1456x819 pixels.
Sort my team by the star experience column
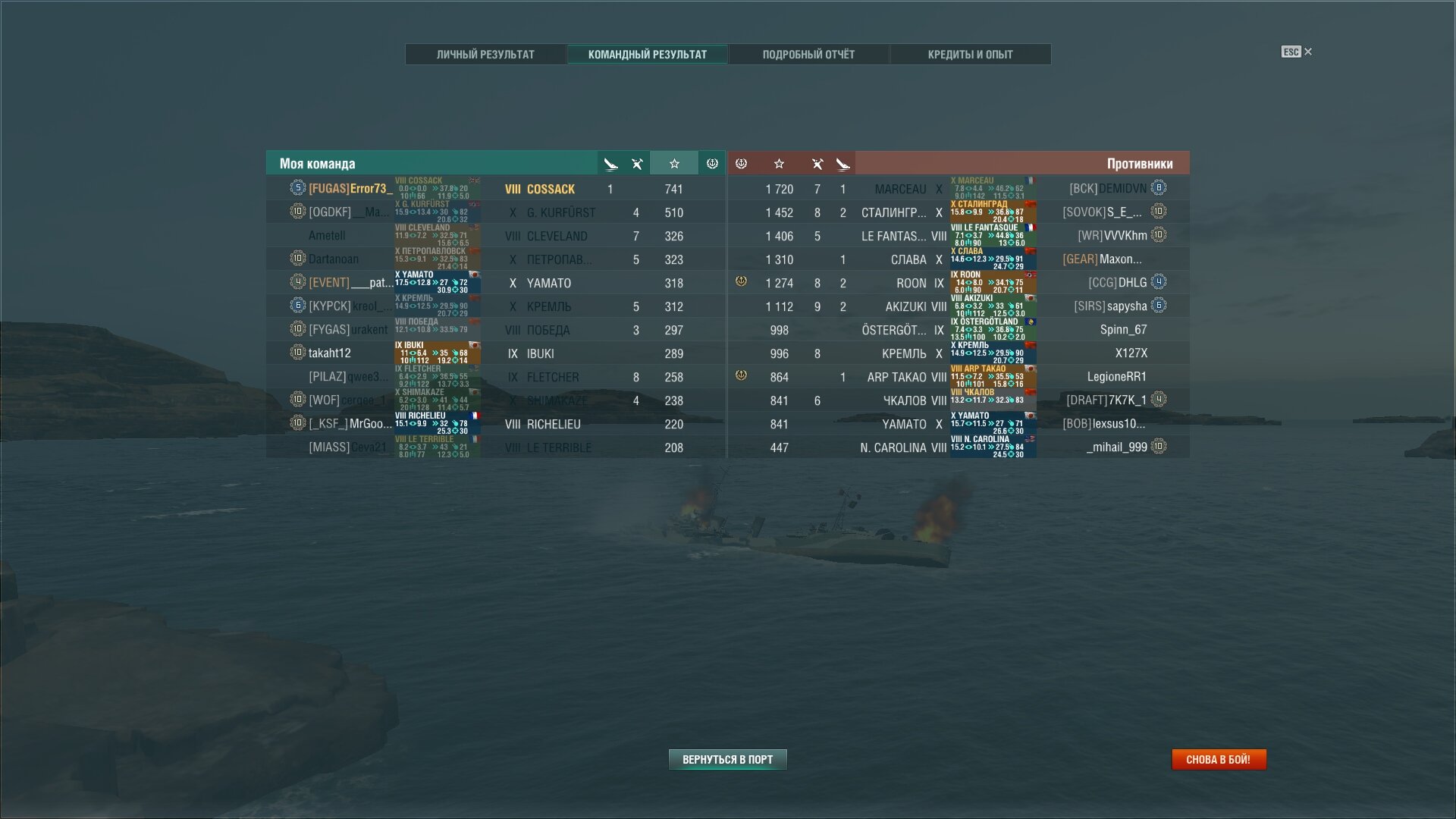[674, 164]
